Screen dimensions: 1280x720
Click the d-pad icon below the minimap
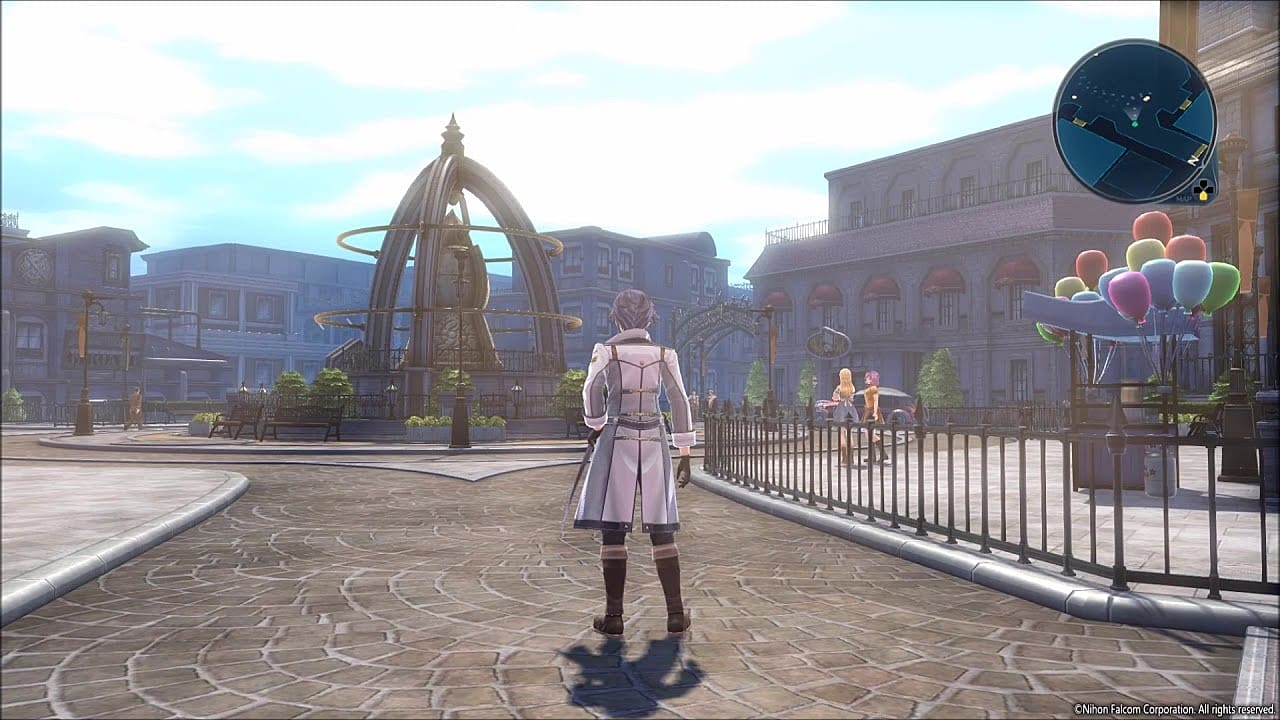coord(1204,188)
